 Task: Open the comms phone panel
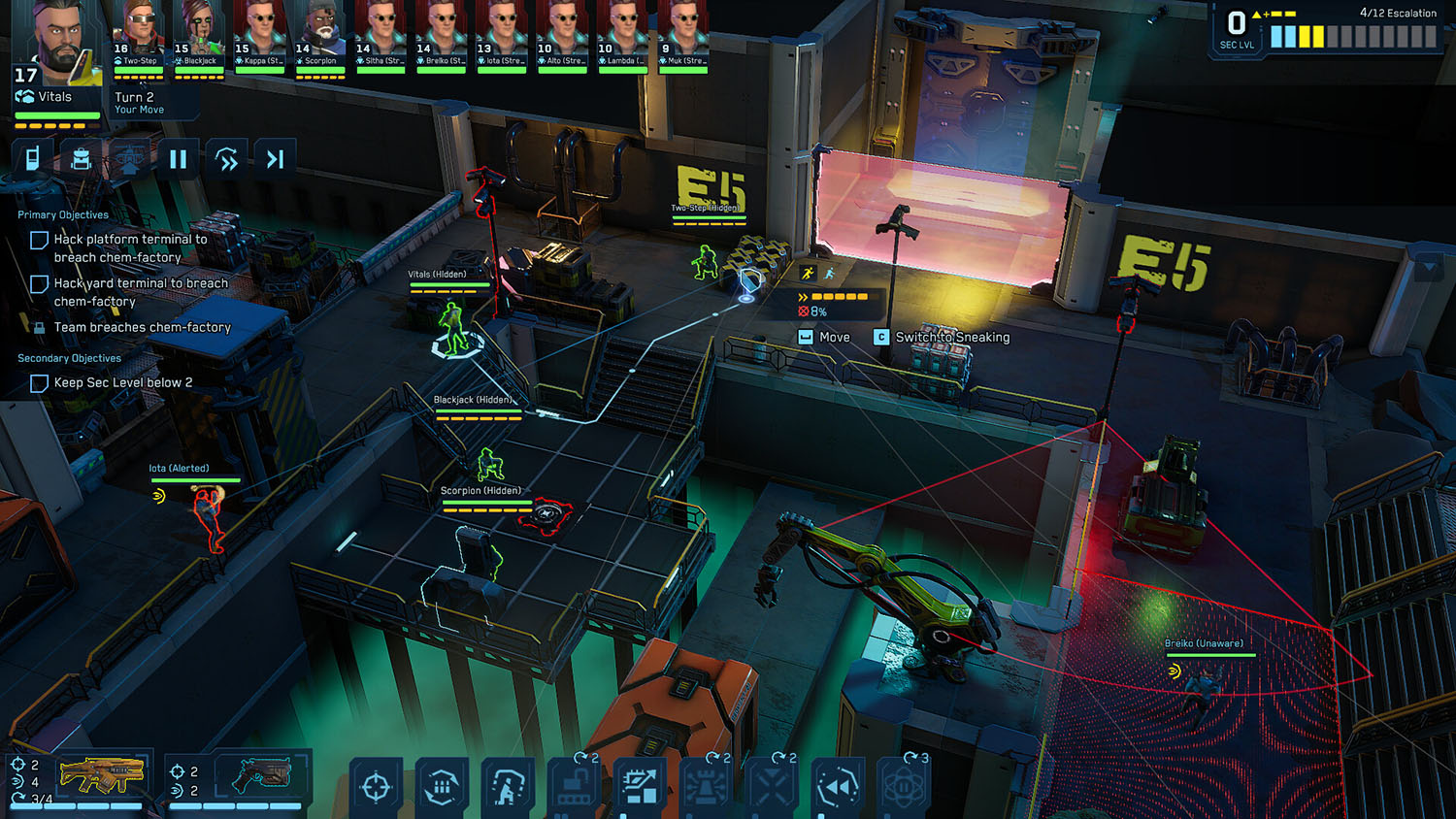coord(32,157)
